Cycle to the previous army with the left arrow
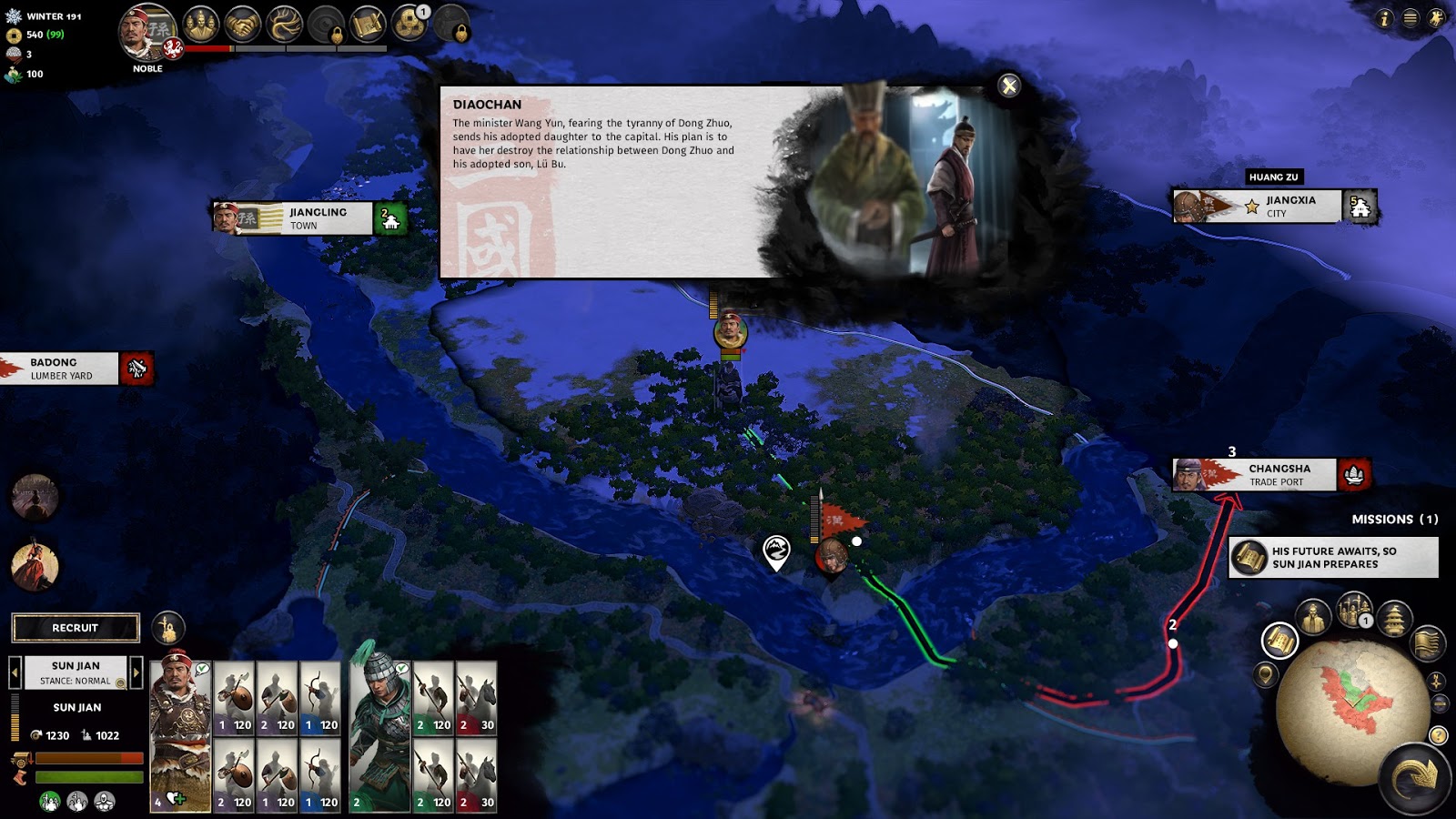This screenshot has height=819, width=1456. coord(15,672)
